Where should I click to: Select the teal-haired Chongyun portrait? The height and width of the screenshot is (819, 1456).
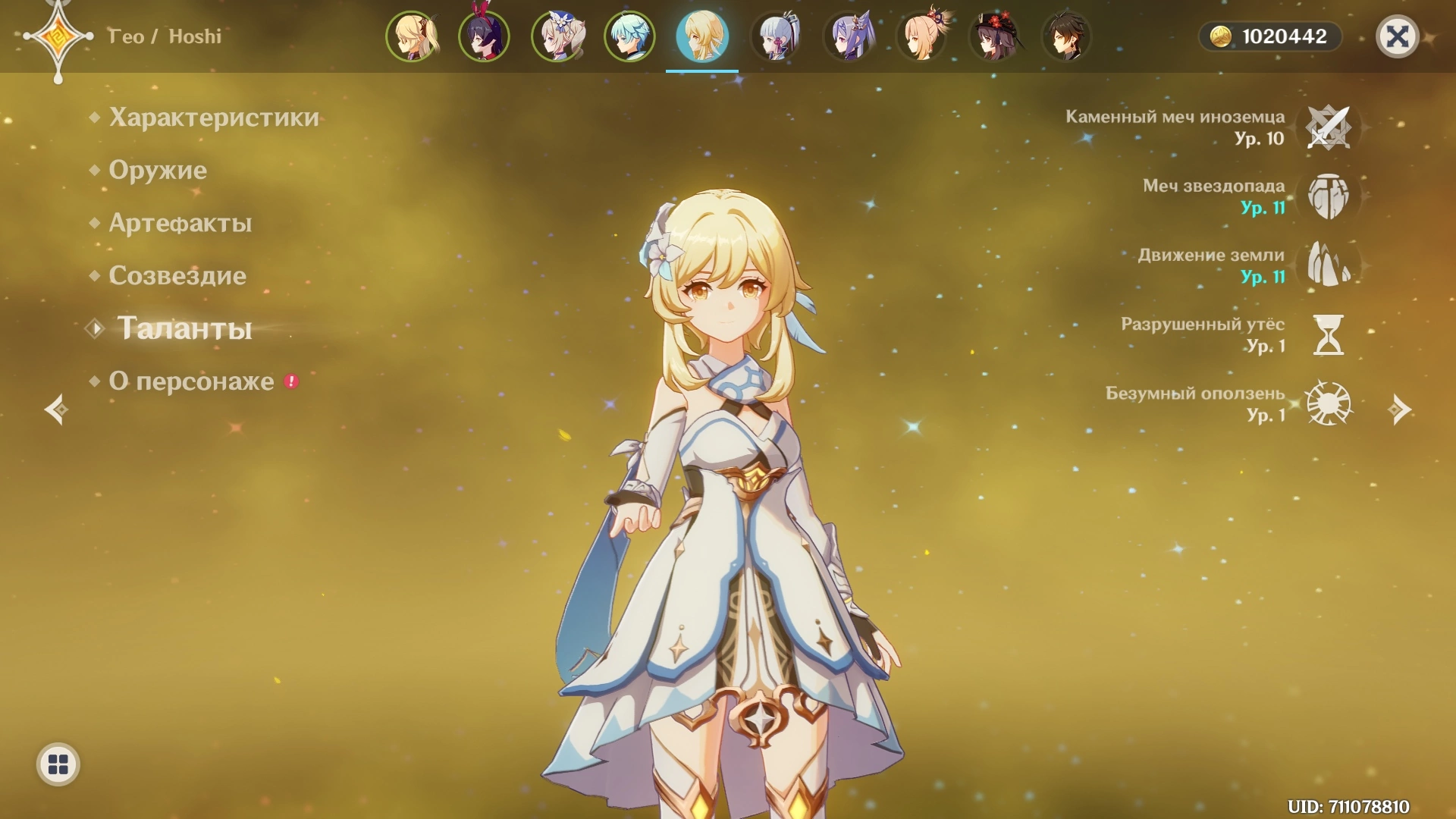[x=629, y=36]
